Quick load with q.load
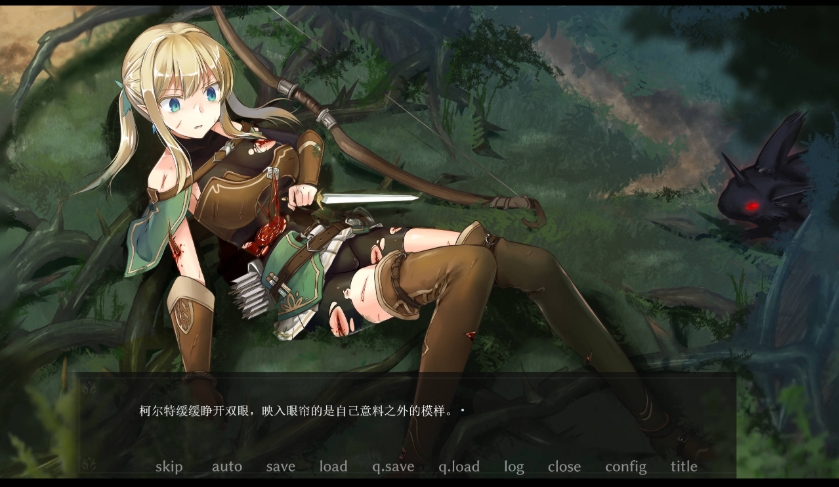The width and height of the screenshot is (839, 487). coord(459,466)
